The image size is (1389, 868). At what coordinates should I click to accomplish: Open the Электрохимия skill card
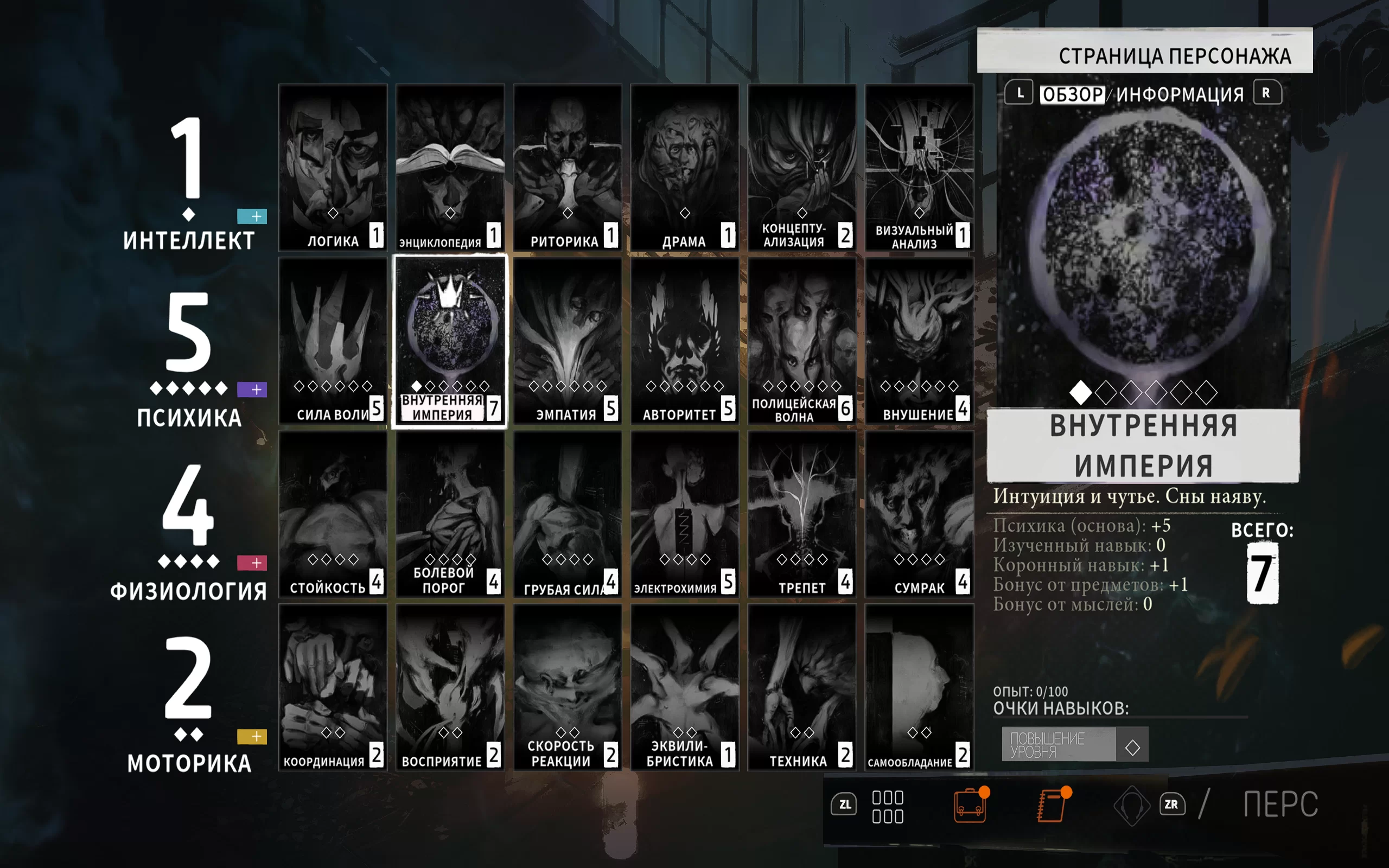coord(685,514)
